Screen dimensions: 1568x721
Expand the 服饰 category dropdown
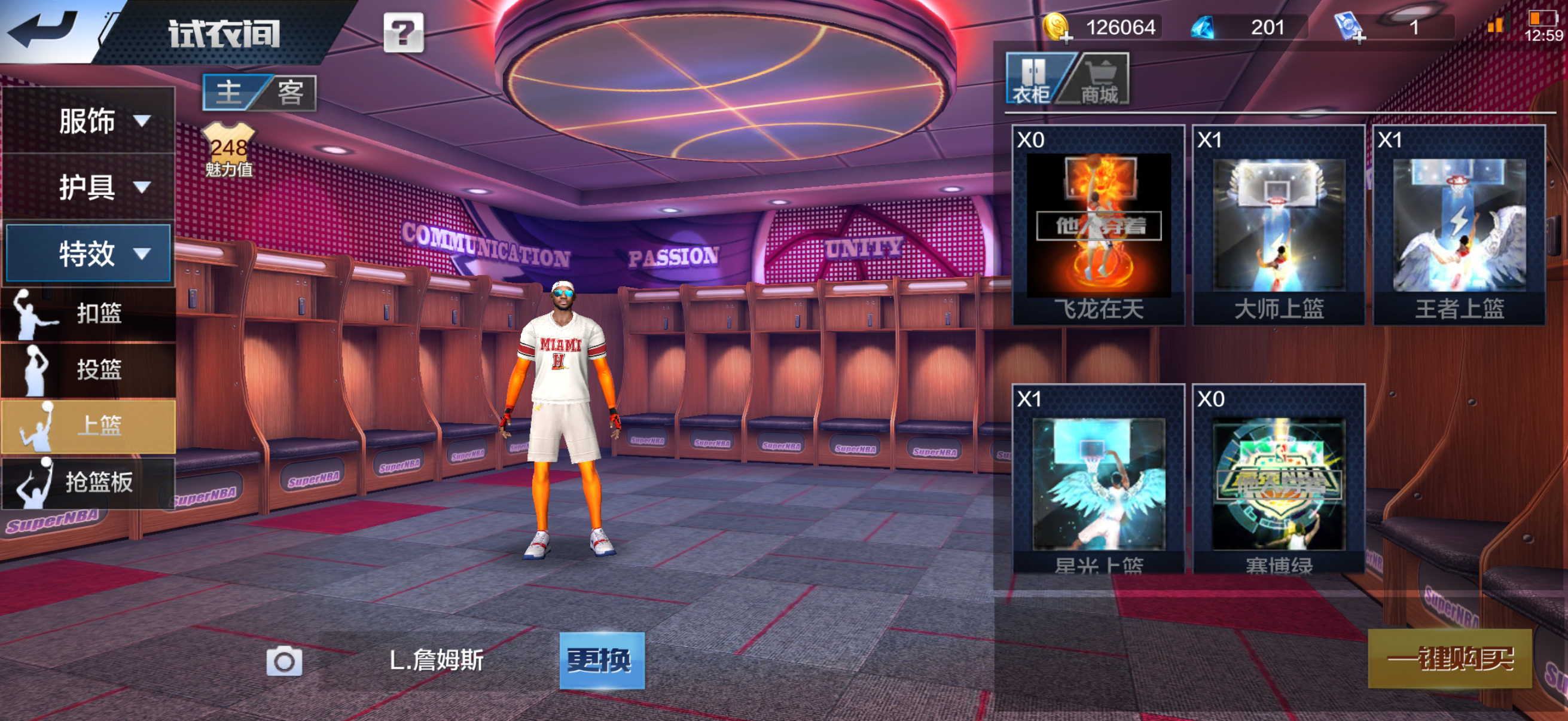click(89, 121)
